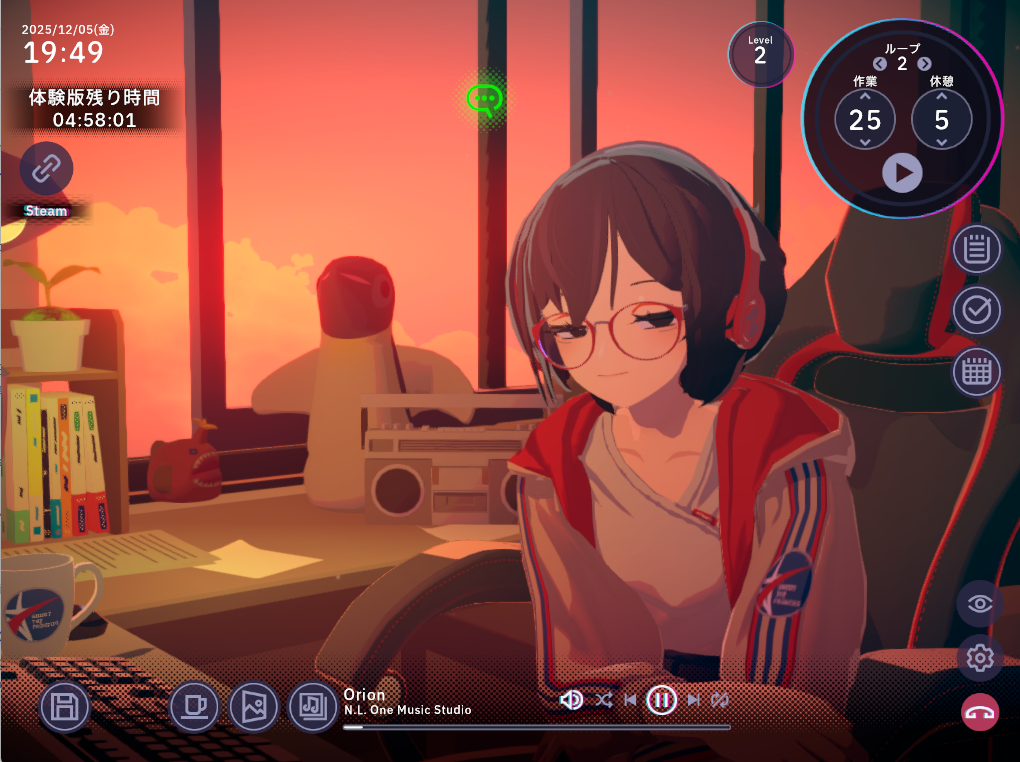The width and height of the screenshot is (1020, 762).
Task: Start the Pomodoro timer with the play button
Action: (x=902, y=173)
